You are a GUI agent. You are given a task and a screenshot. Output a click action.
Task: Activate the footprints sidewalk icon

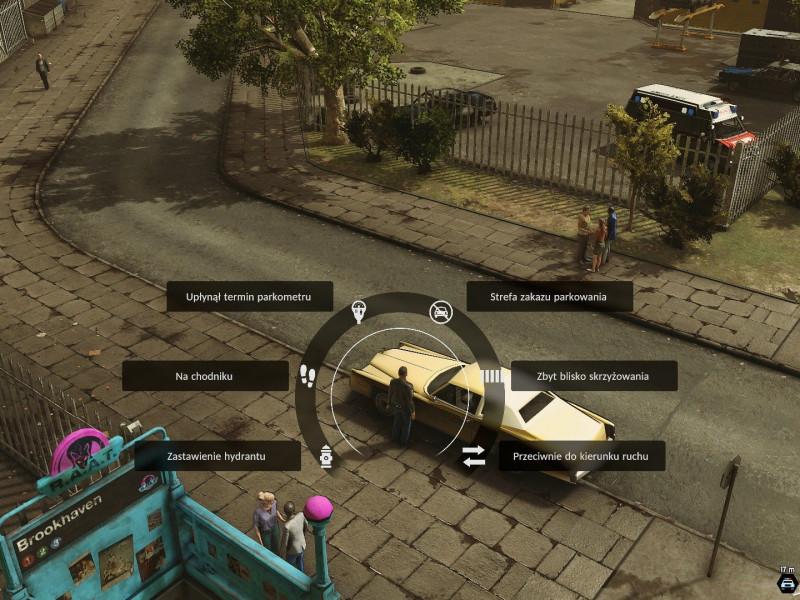click(307, 376)
